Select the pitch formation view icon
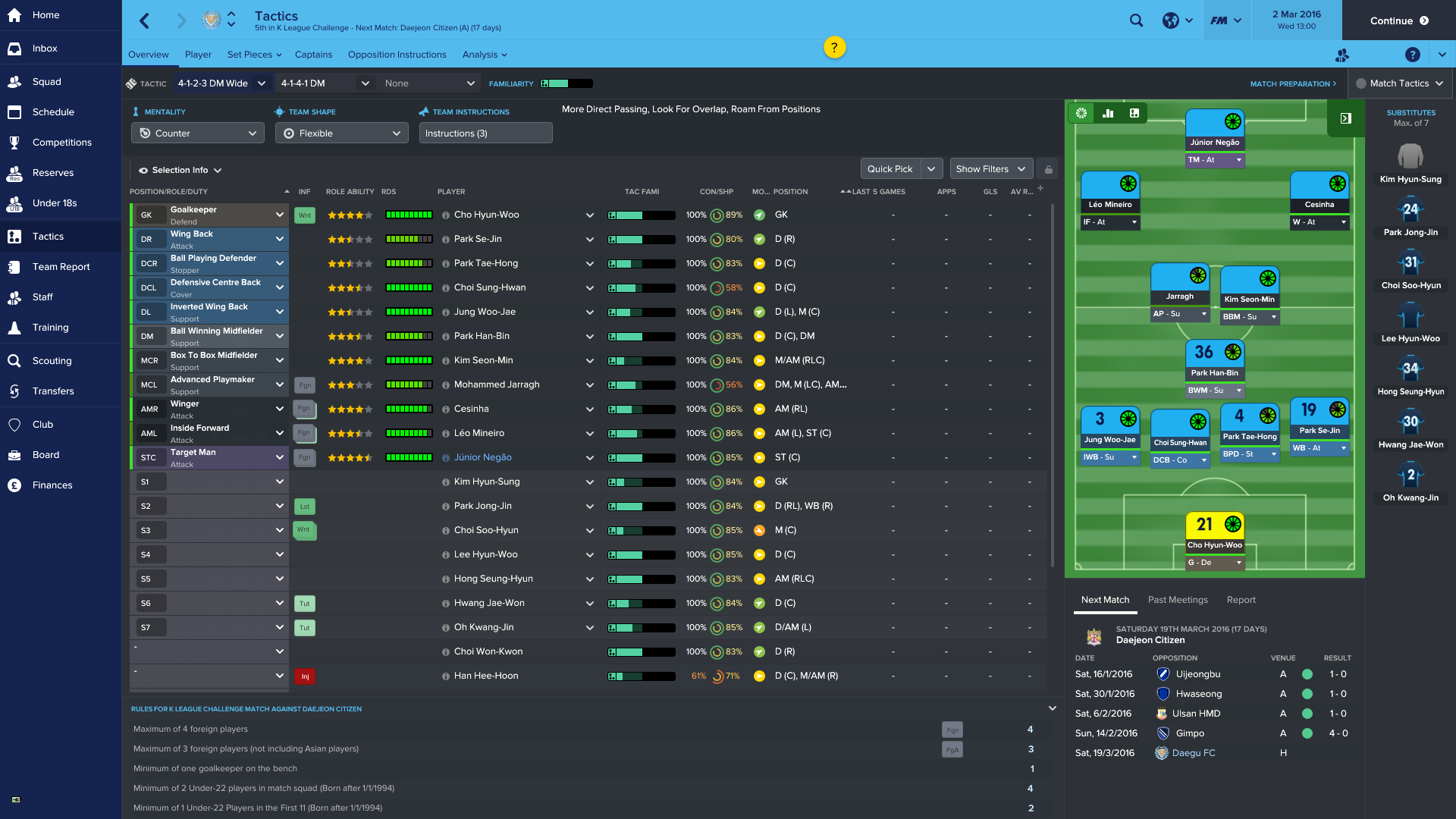 point(1081,113)
